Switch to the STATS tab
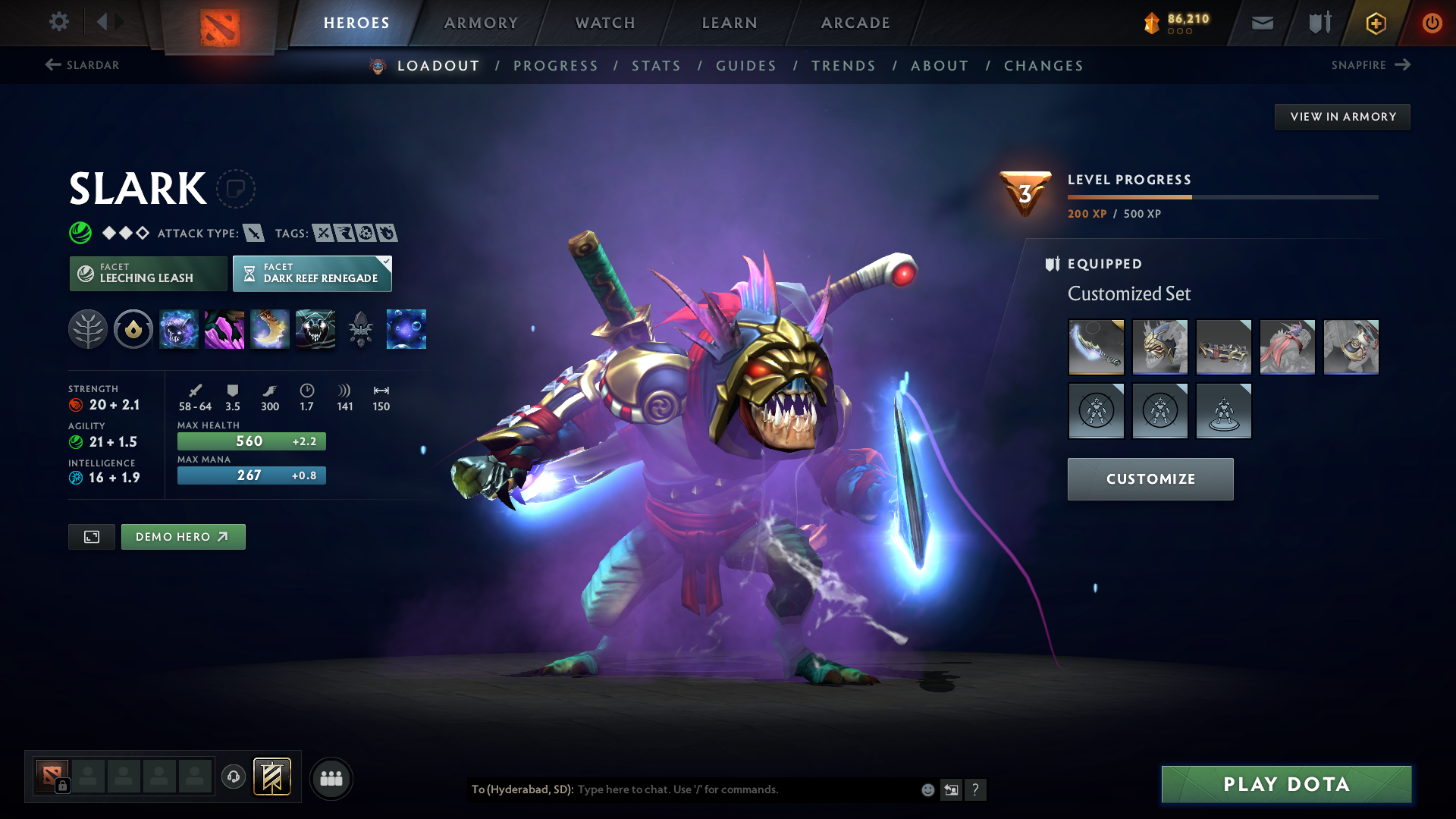This screenshot has width=1456, height=819. 656,66
